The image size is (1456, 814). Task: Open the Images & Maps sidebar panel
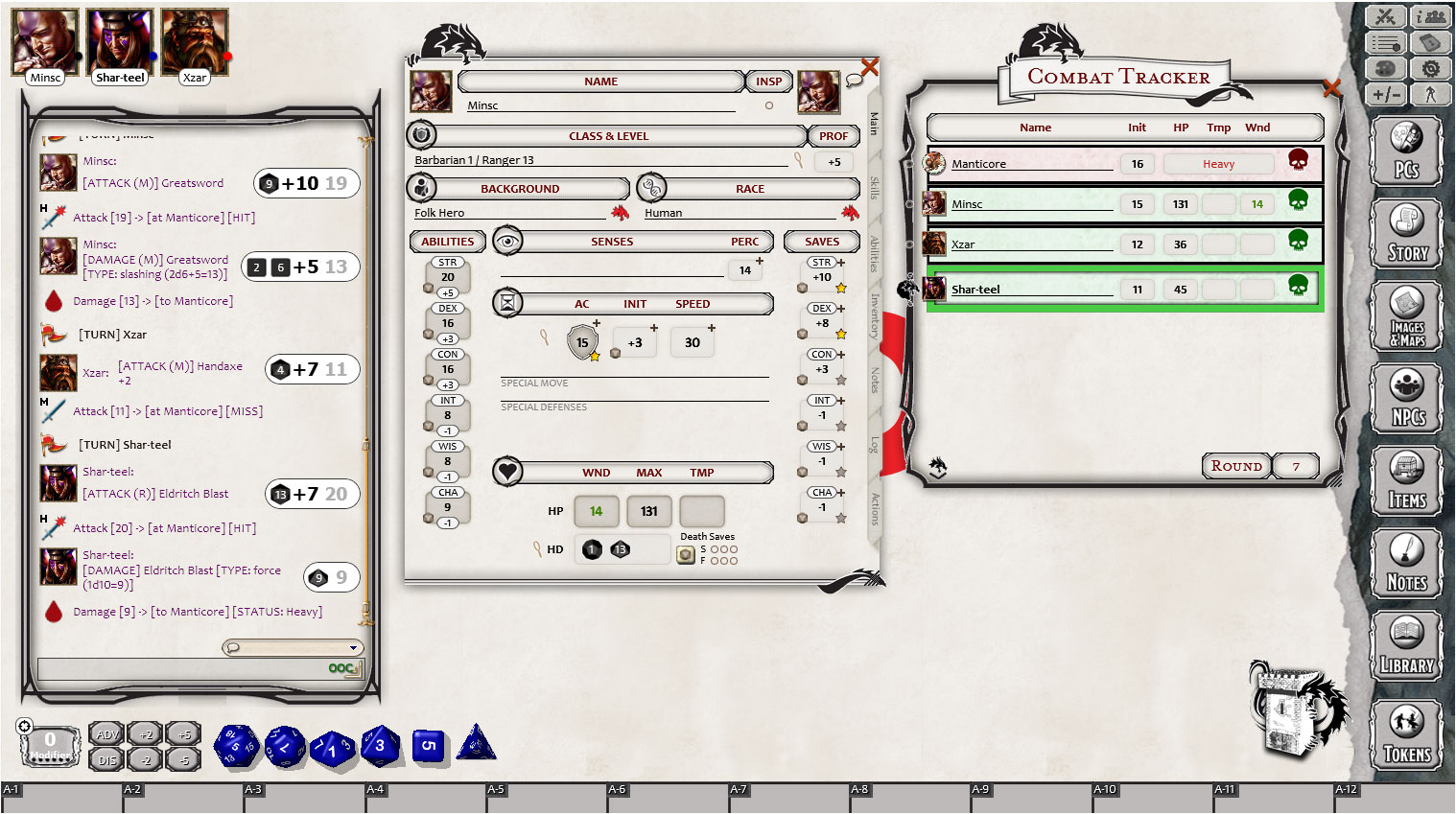point(1405,316)
